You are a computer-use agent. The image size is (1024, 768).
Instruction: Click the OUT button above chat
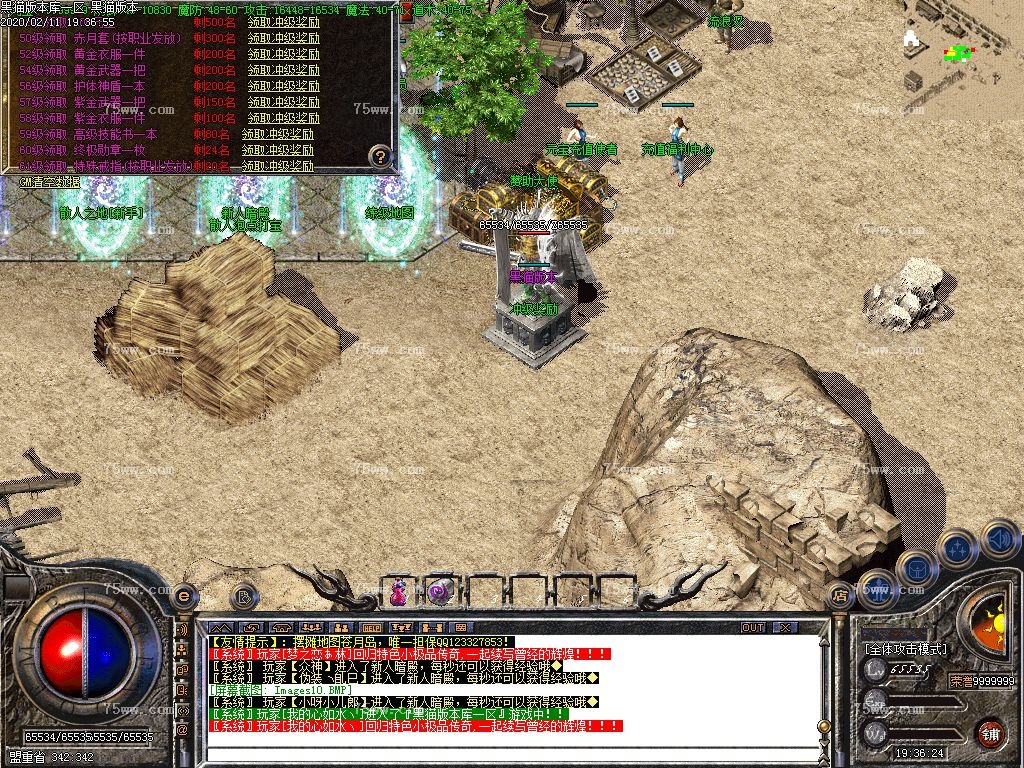[753, 628]
